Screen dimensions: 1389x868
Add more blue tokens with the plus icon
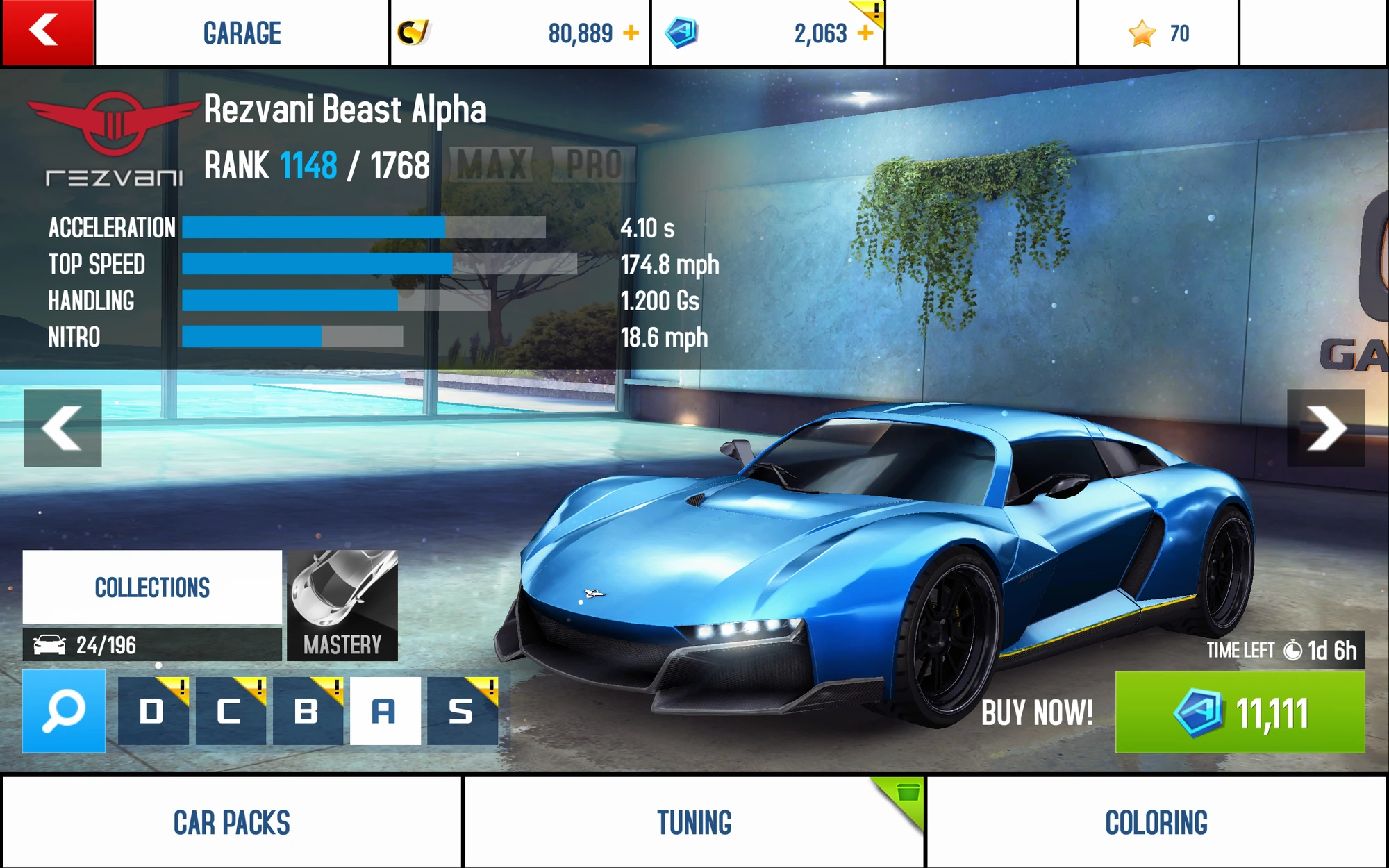click(865, 33)
